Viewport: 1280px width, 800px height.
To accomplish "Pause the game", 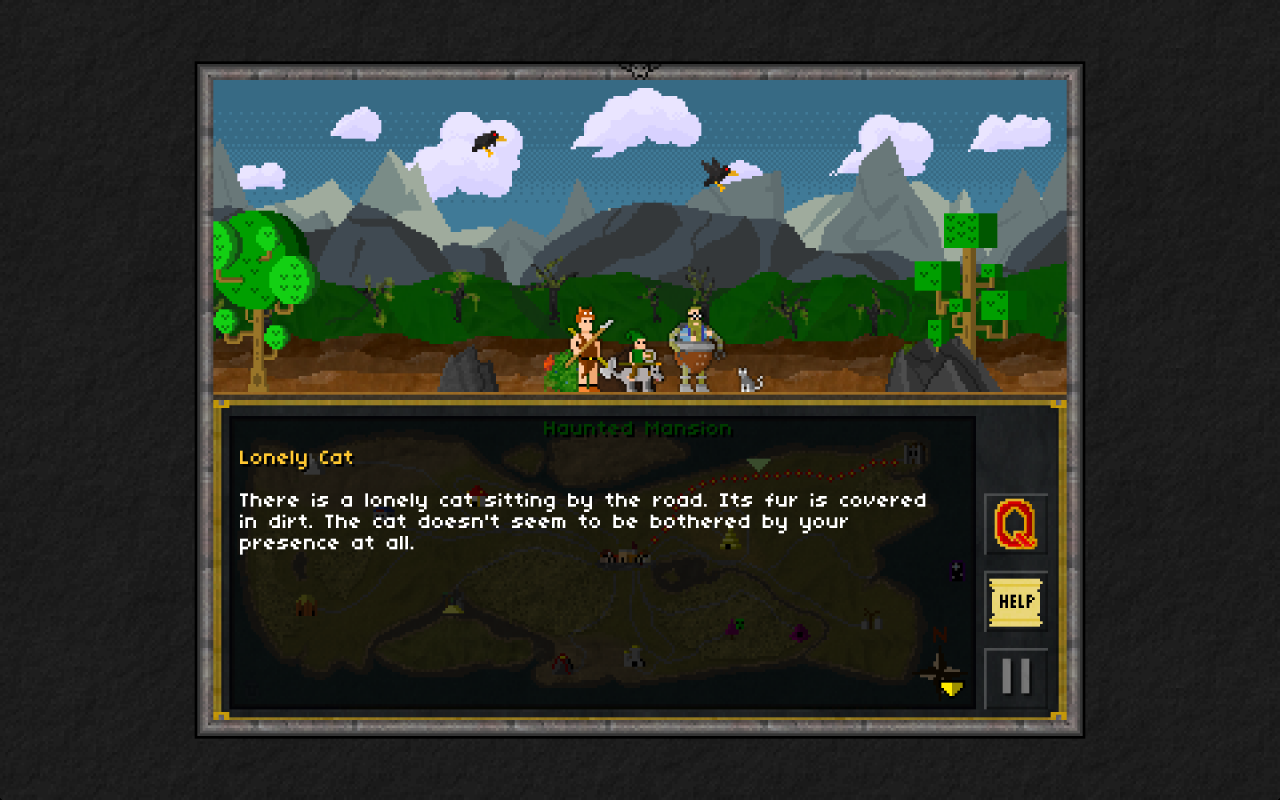I will click(1015, 677).
